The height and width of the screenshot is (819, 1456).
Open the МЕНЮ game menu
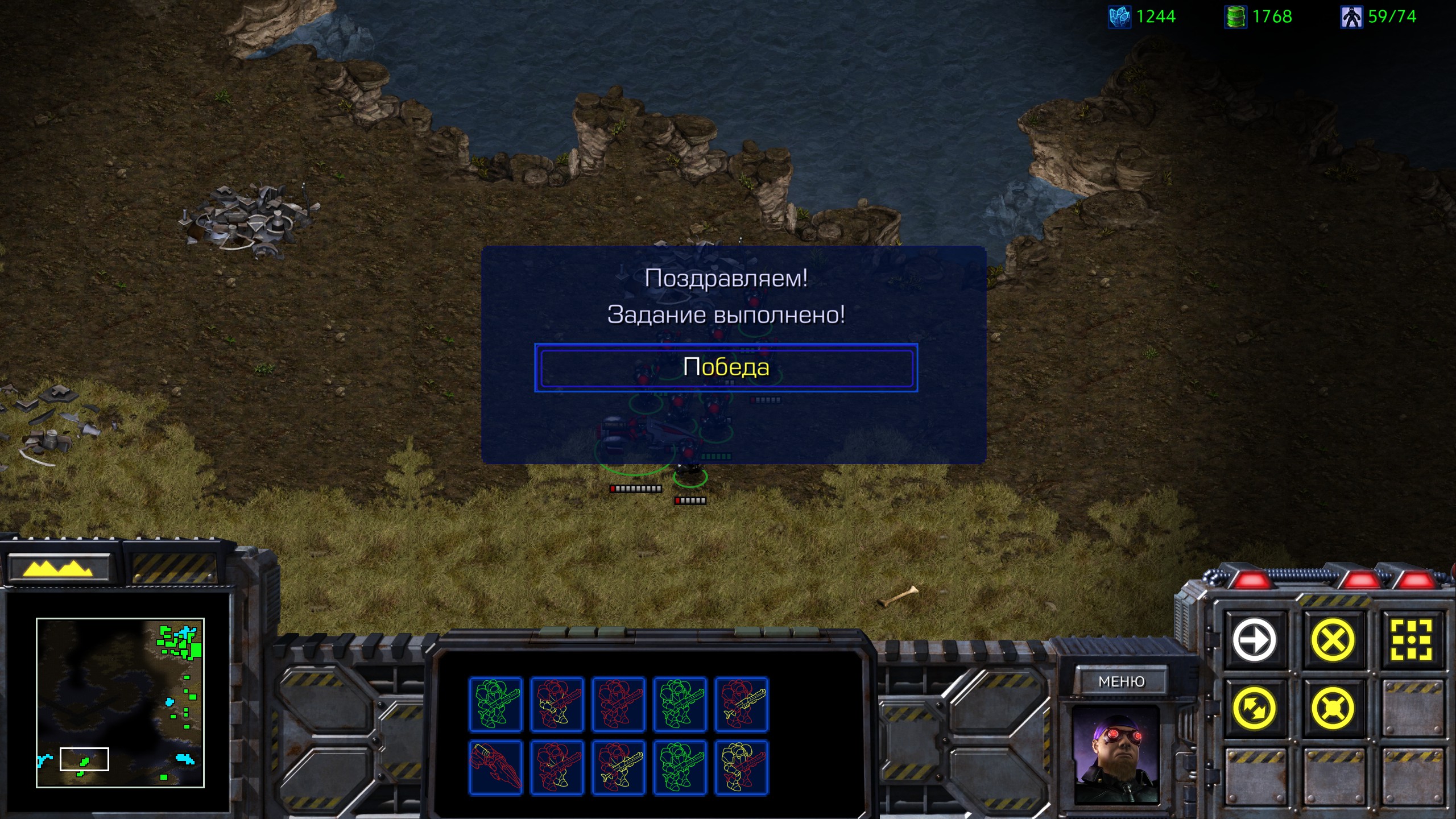(1121, 681)
